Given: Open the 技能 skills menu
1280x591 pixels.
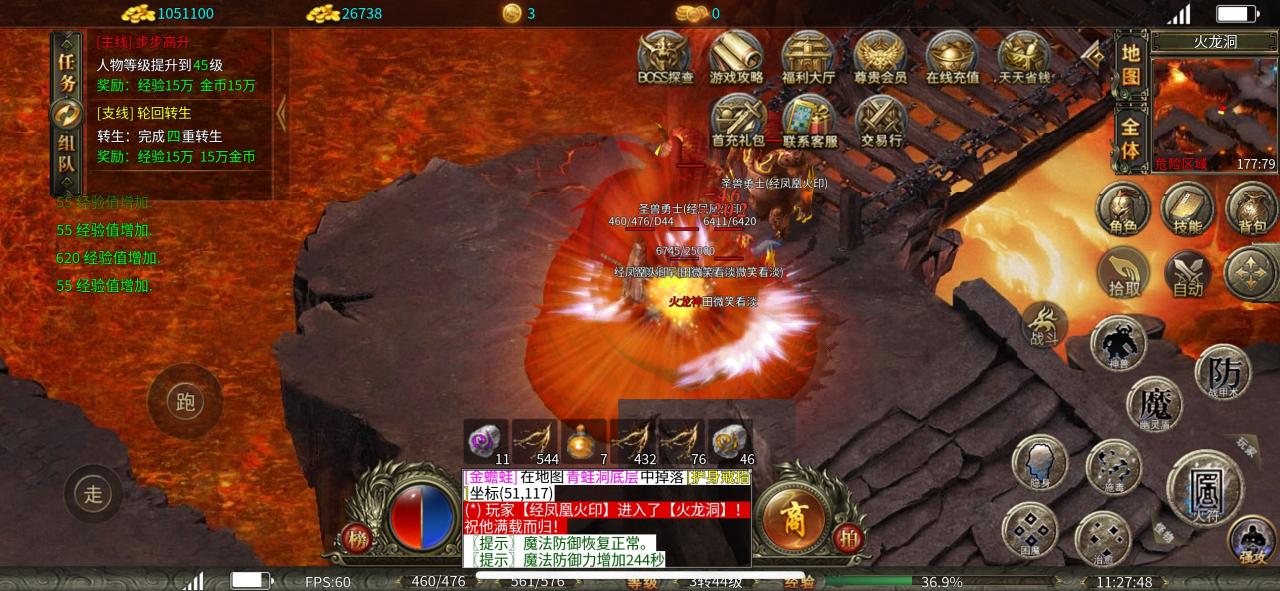Looking at the screenshot, I should point(1187,209).
